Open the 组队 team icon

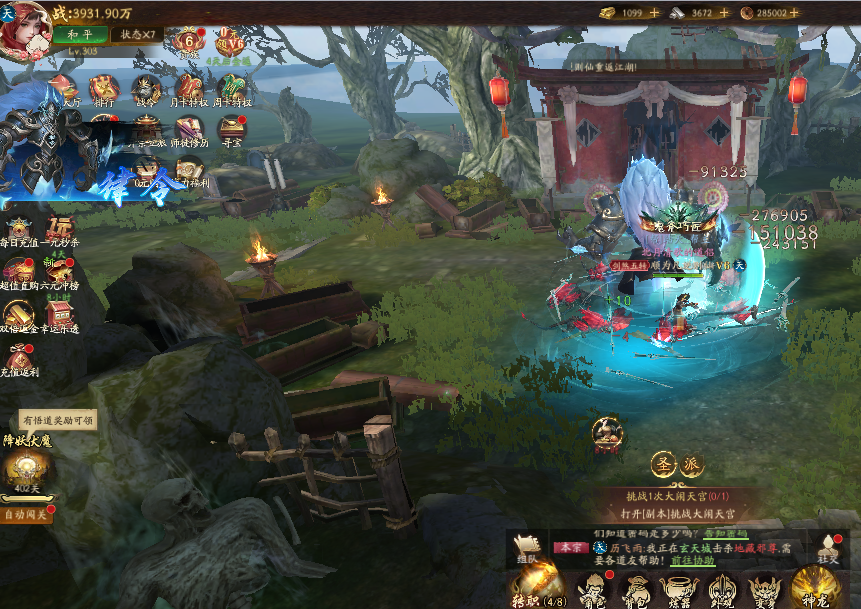(527, 547)
